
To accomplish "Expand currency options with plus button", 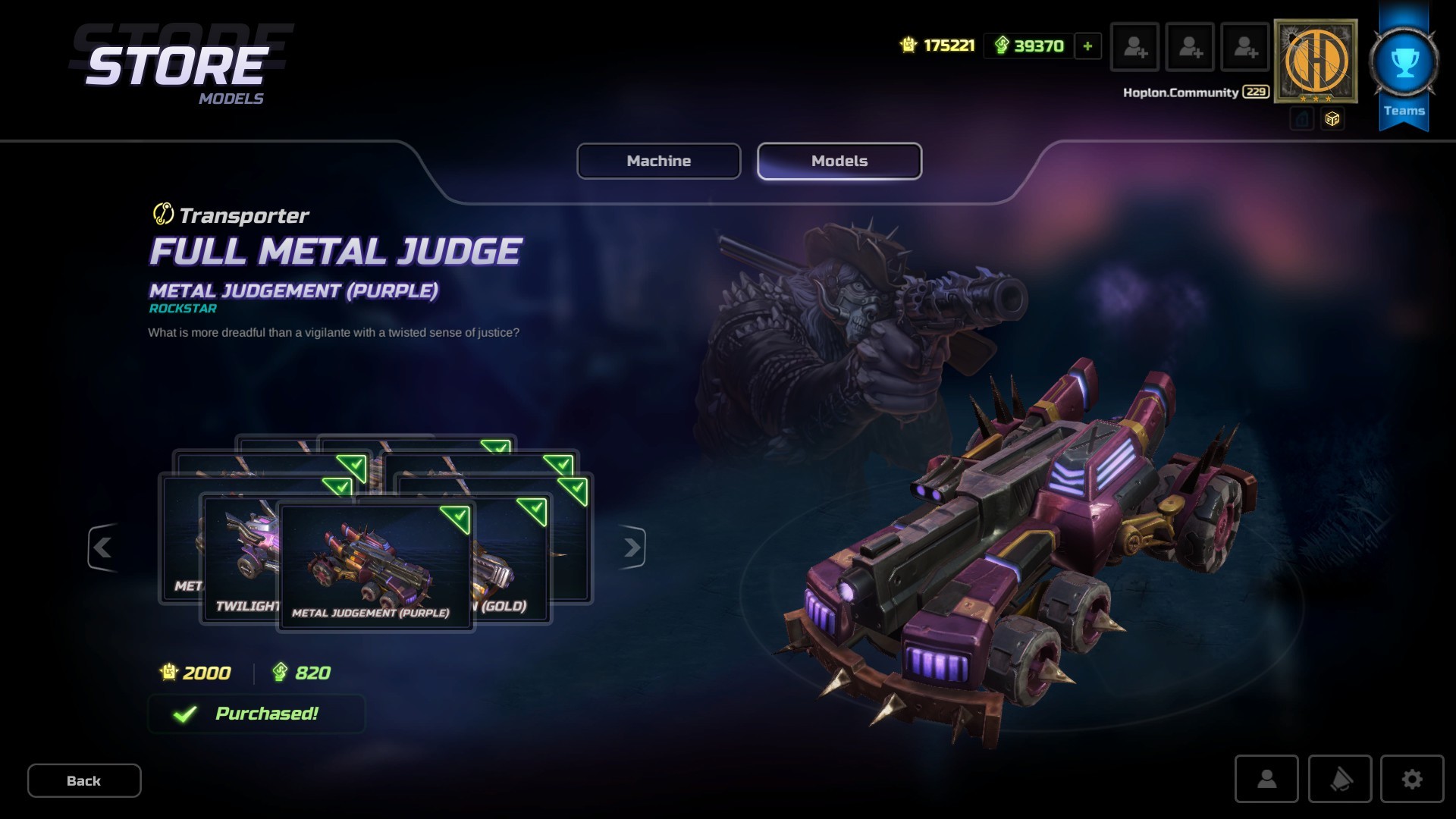I will (1087, 46).
